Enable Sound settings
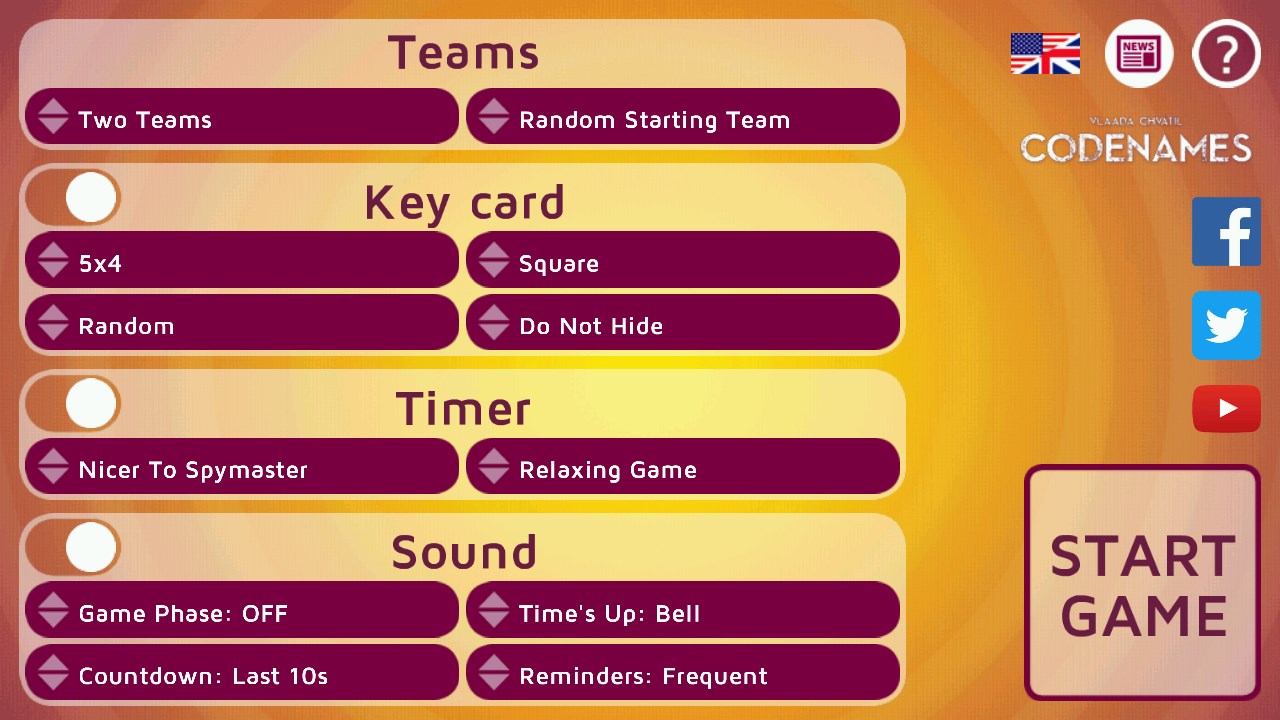The height and width of the screenshot is (720, 1280). coord(72,547)
